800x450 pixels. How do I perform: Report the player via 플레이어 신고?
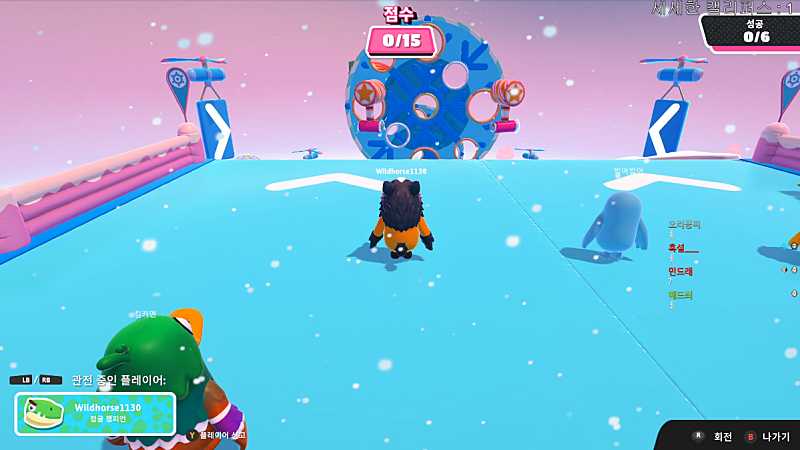coord(217,436)
